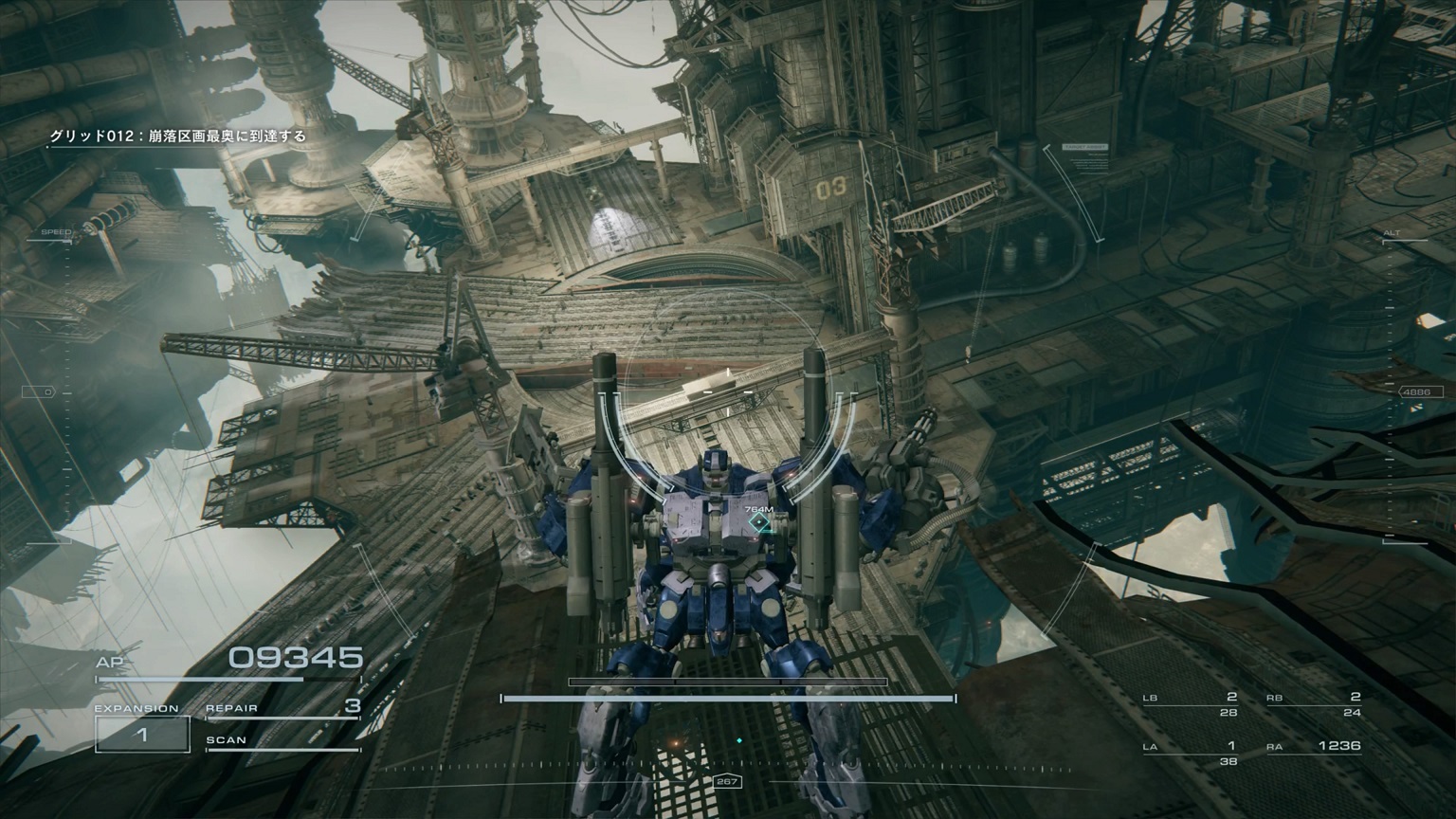Activate the Expansion slot box
The image size is (1456, 819).
142,735
